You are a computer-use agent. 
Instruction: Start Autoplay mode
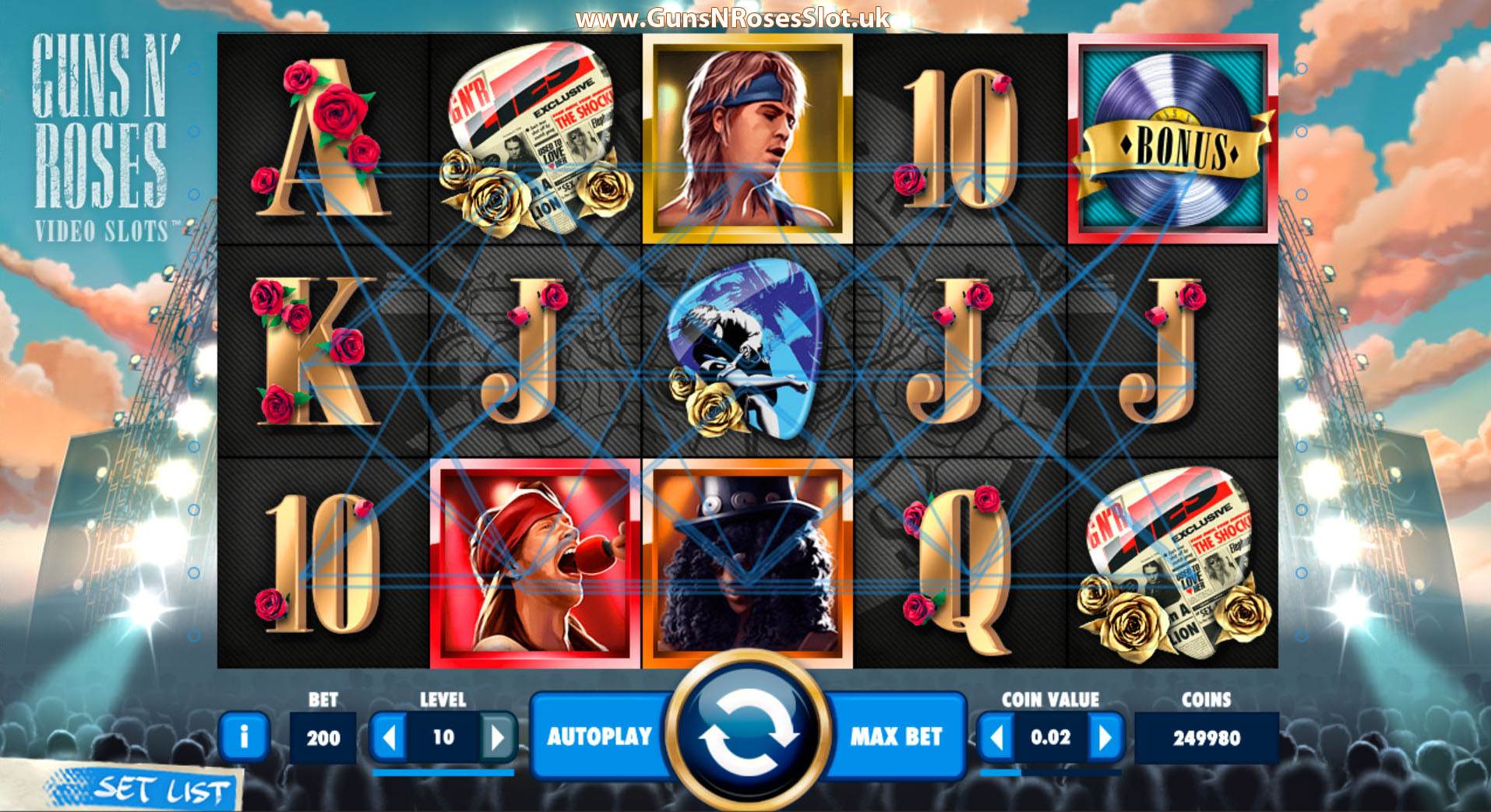[601, 736]
